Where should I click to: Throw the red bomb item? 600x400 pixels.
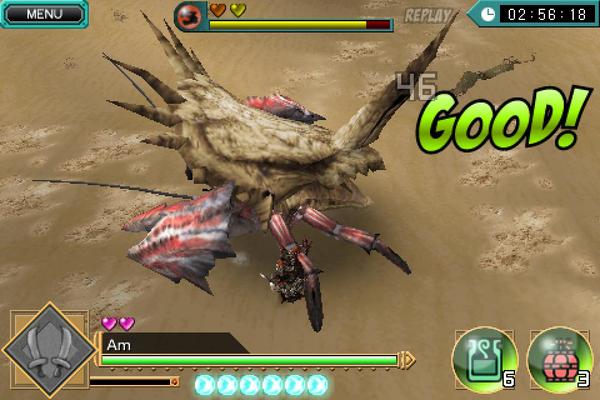coord(558,357)
